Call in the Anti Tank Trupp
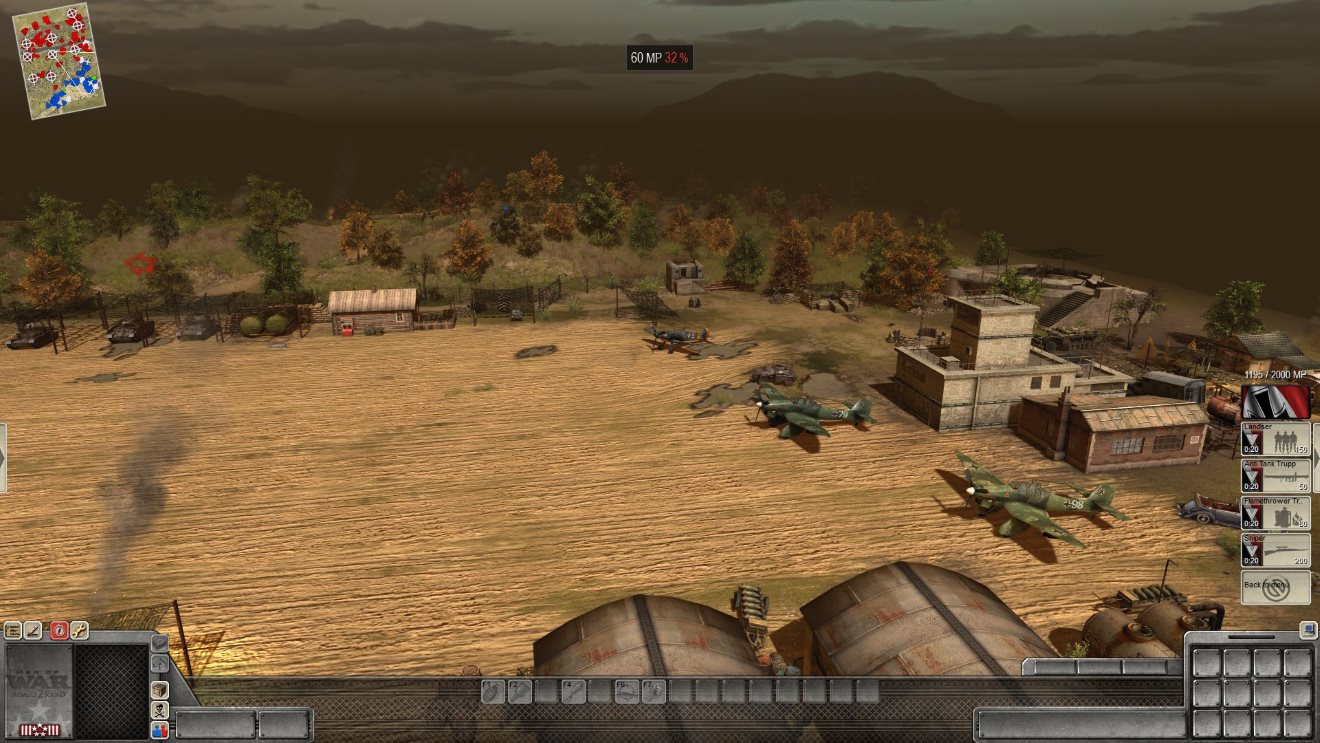 [1275, 476]
